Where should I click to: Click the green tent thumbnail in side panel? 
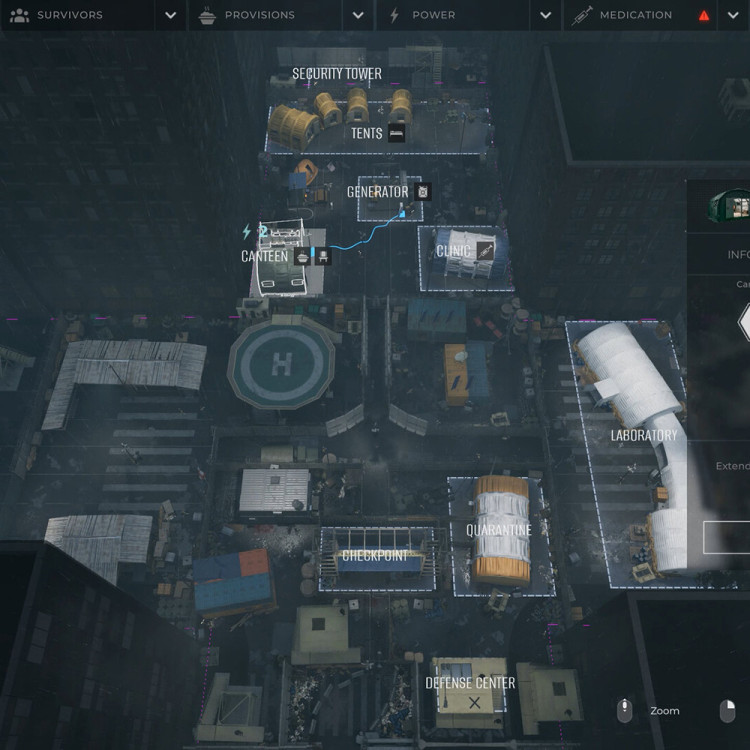(729, 206)
